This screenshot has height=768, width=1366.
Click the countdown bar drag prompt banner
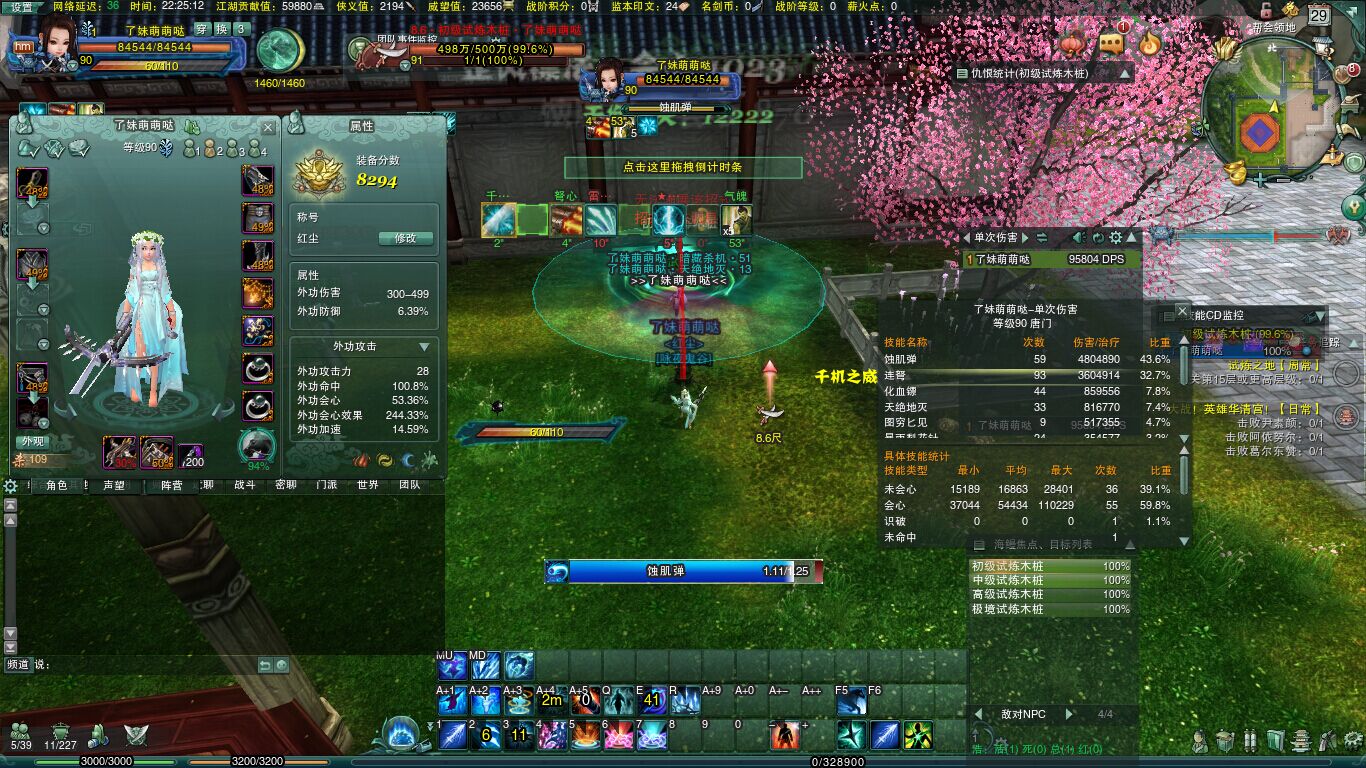click(683, 167)
